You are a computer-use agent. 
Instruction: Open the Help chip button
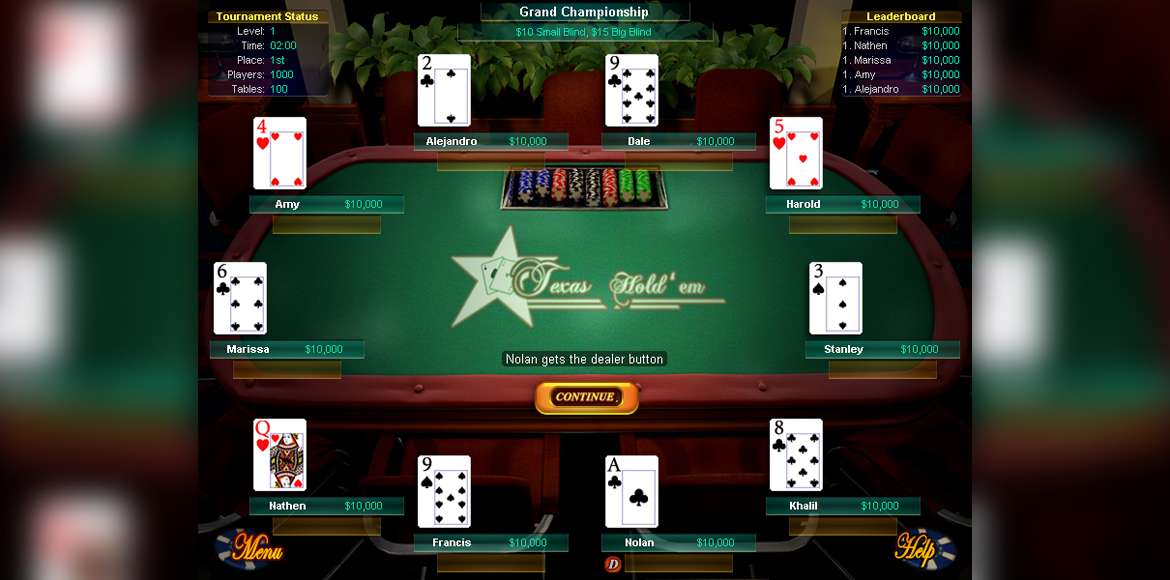[923, 548]
